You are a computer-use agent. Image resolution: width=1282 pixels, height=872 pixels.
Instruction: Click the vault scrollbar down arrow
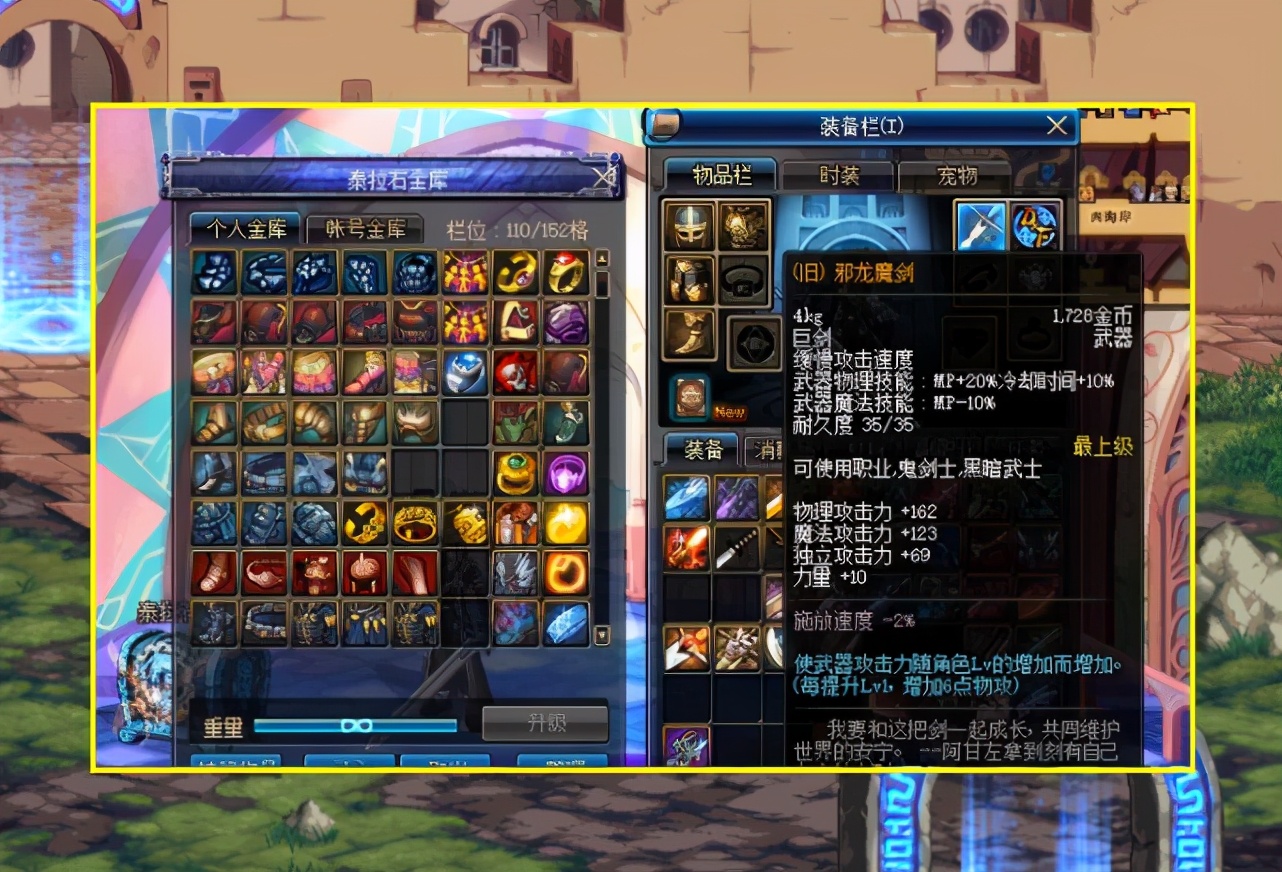click(x=601, y=635)
